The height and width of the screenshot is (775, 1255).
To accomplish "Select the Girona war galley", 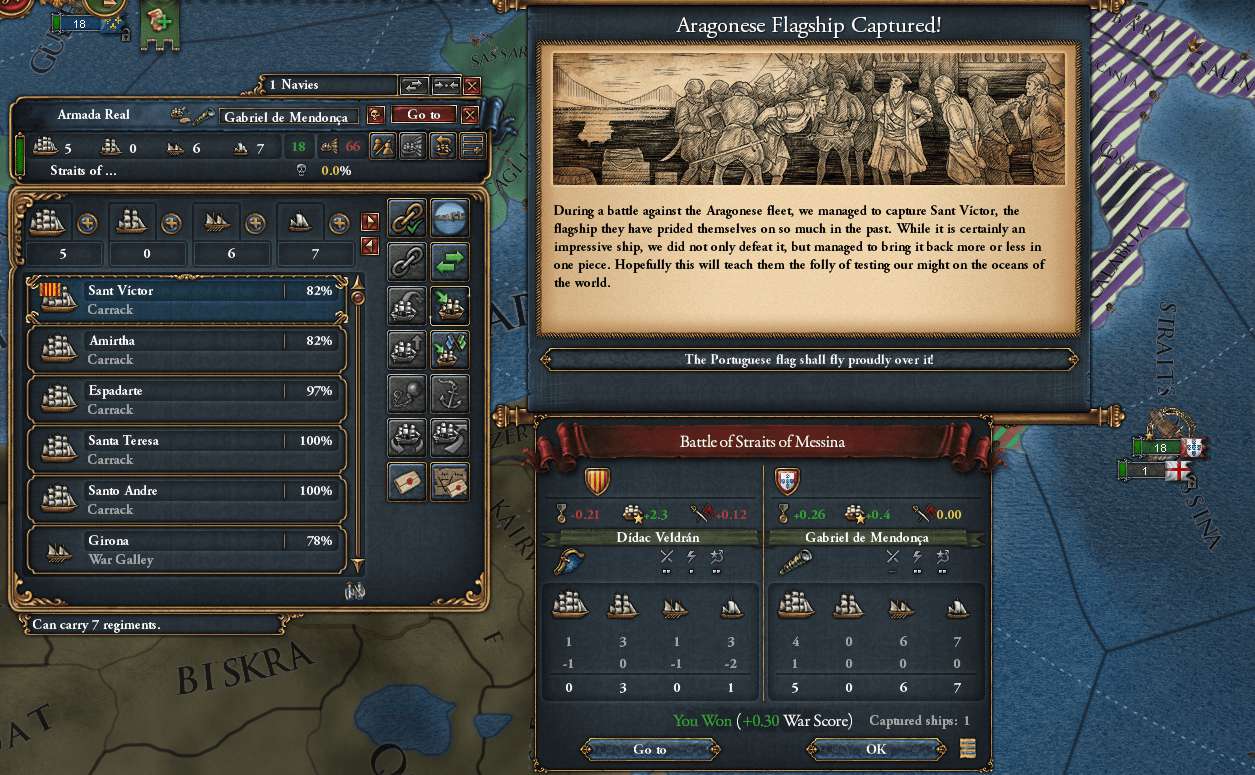I will (x=186, y=549).
